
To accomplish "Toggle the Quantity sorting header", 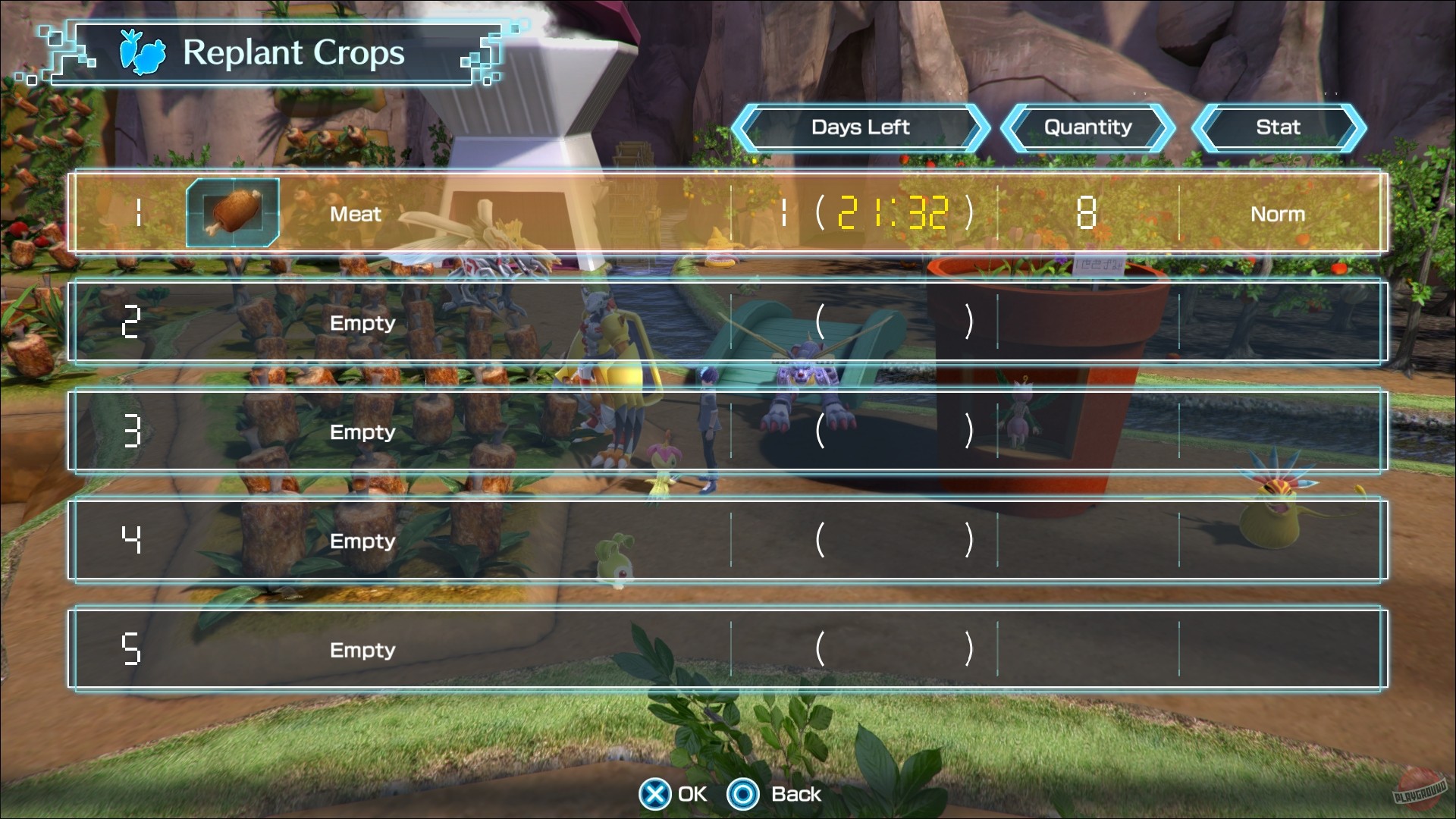I will coord(1087,127).
